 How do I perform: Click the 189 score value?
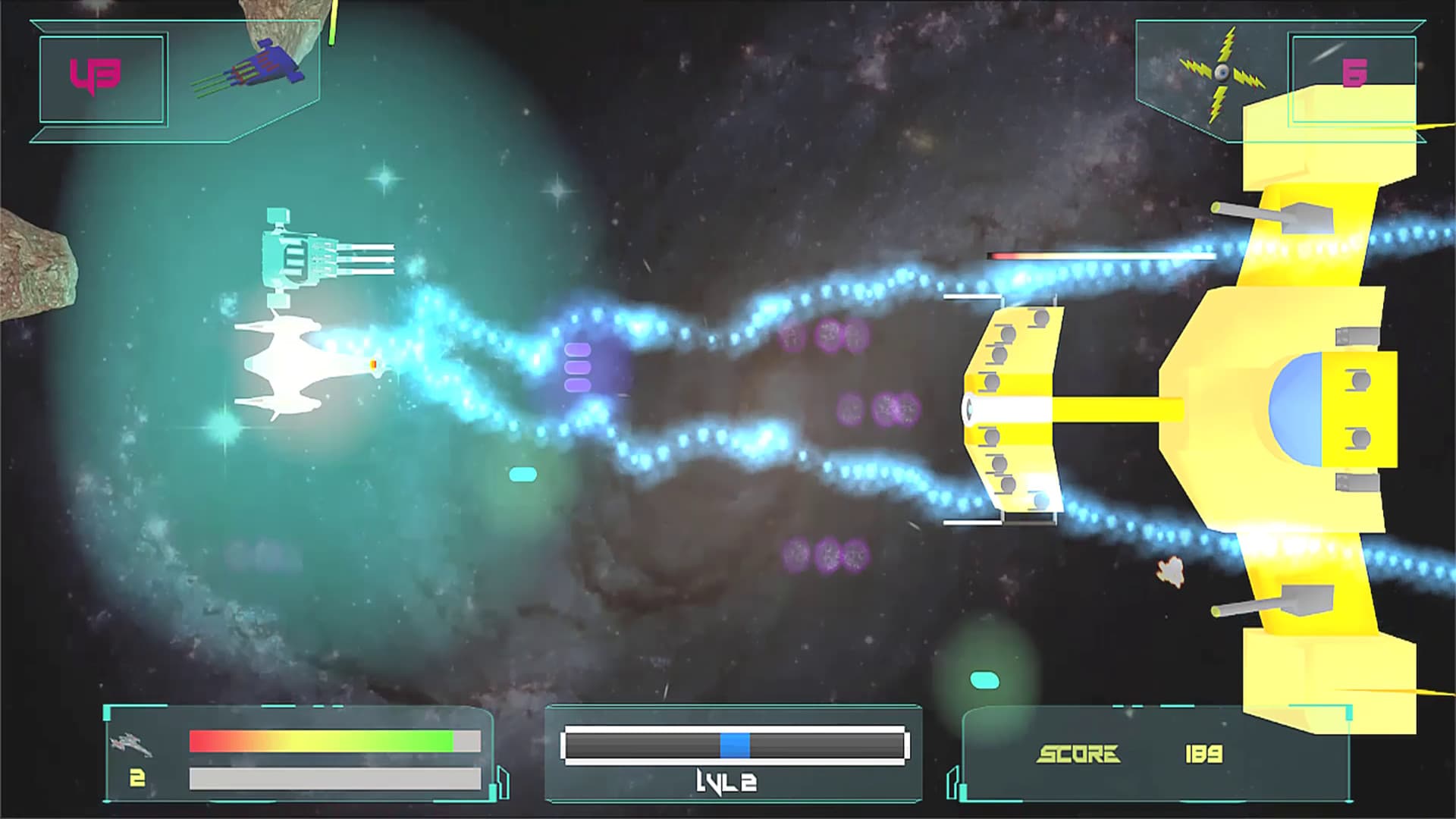point(1203,755)
